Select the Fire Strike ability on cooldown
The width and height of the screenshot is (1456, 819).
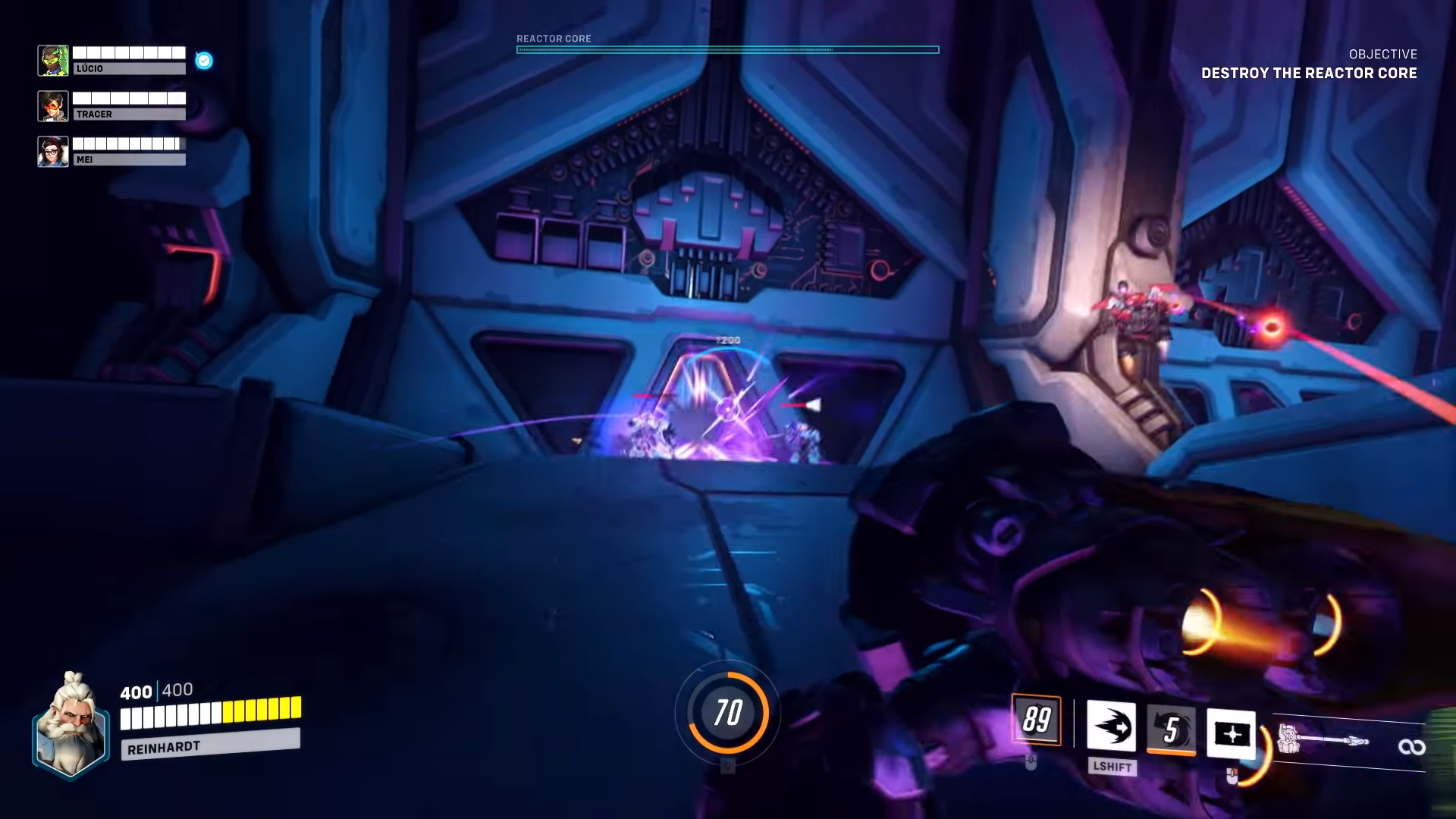pyautogui.click(x=1171, y=730)
